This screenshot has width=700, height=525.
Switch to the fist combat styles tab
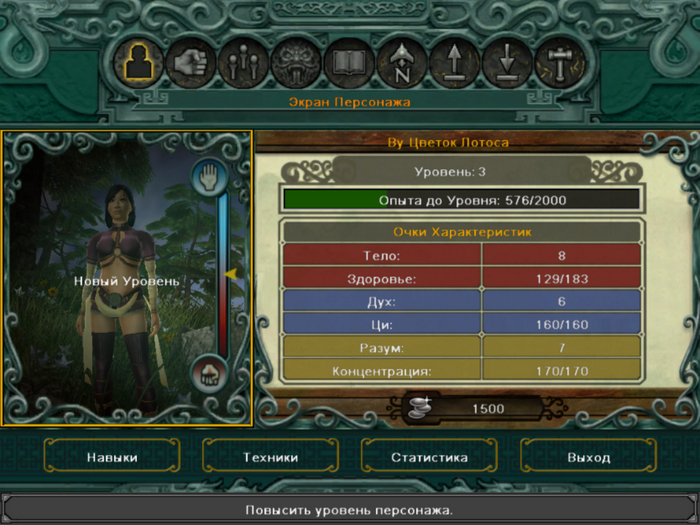click(x=190, y=63)
